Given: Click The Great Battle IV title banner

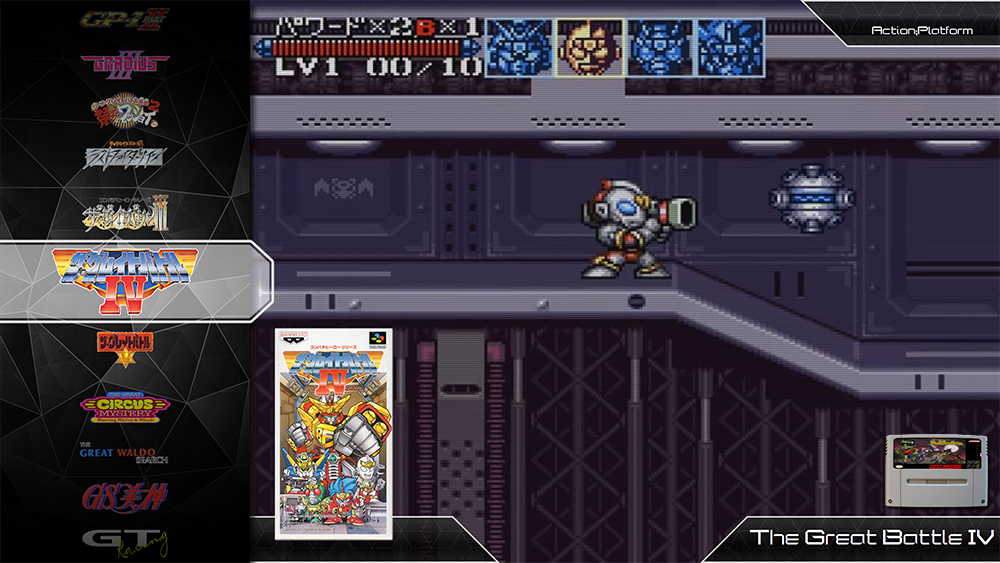Looking at the screenshot, I should coord(857,537).
